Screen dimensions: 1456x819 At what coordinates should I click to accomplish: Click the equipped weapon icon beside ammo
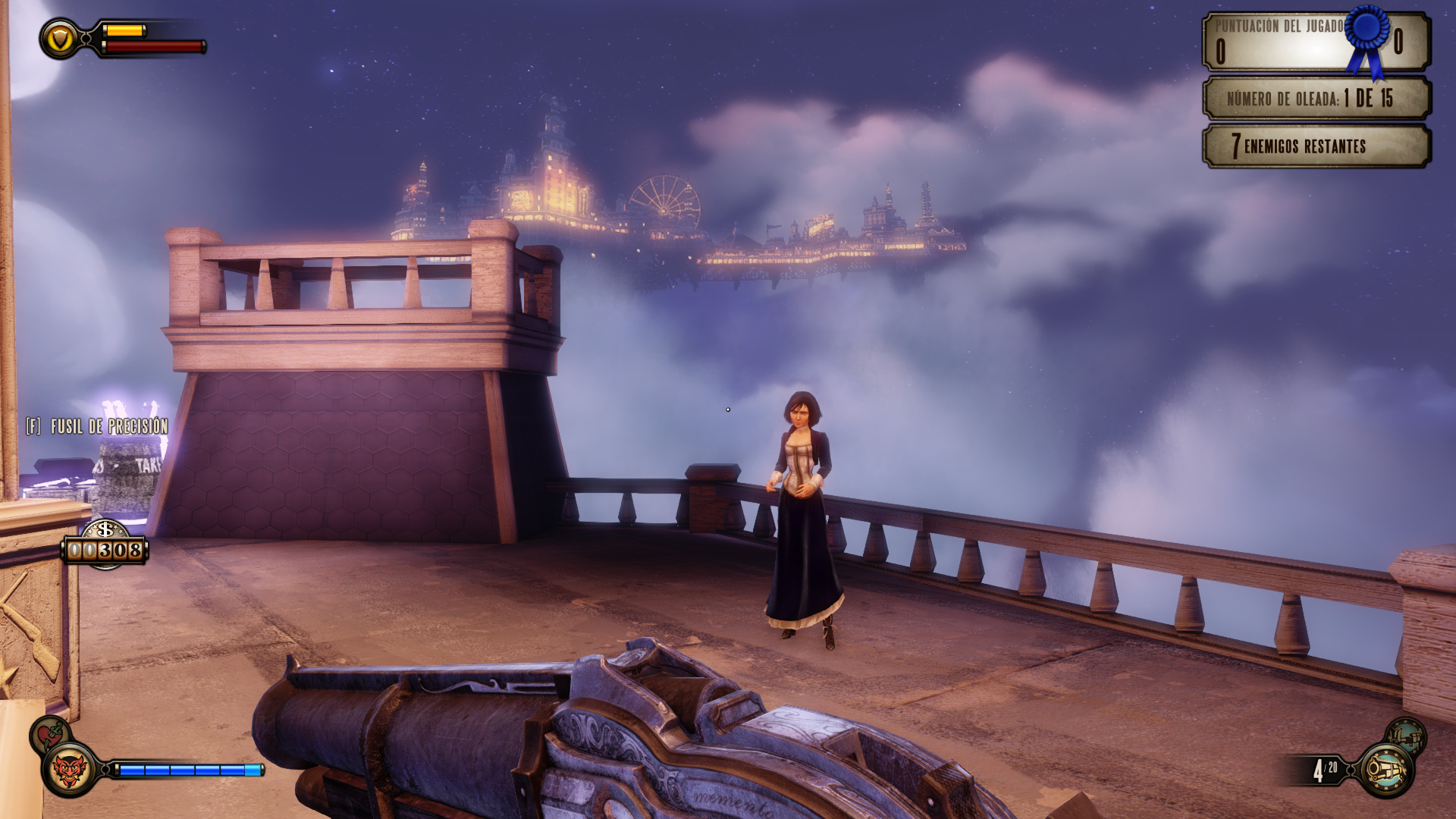(1386, 770)
